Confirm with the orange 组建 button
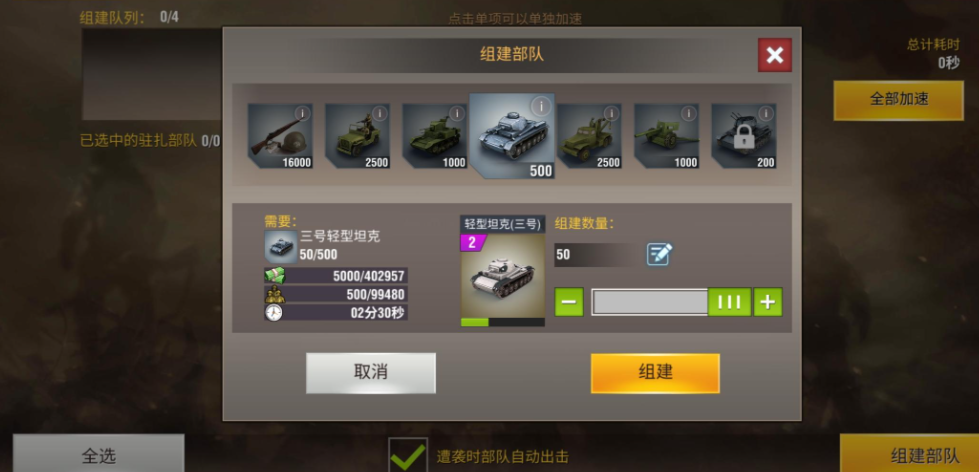This screenshot has width=979, height=472. pyautogui.click(x=655, y=372)
